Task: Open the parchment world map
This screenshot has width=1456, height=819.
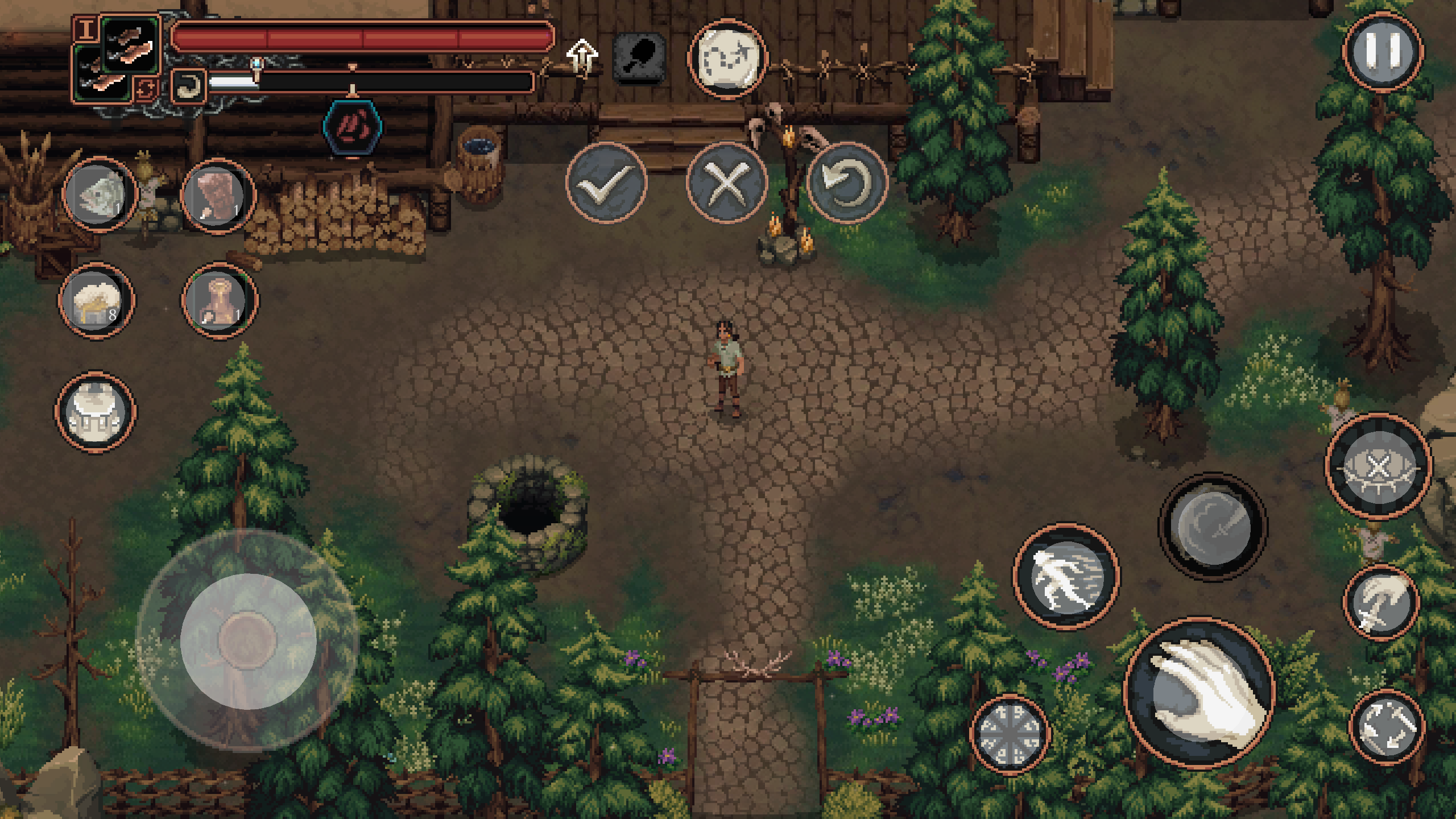Action: point(727,59)
